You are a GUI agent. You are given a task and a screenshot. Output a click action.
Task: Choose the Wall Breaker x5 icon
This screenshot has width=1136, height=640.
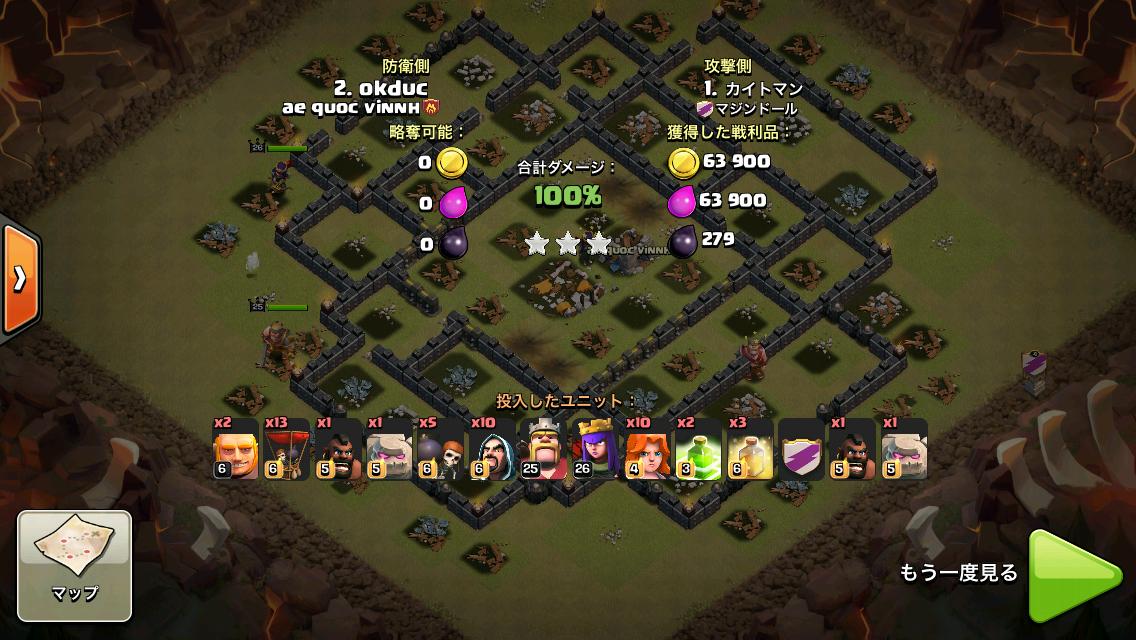[x=440, y=449]
